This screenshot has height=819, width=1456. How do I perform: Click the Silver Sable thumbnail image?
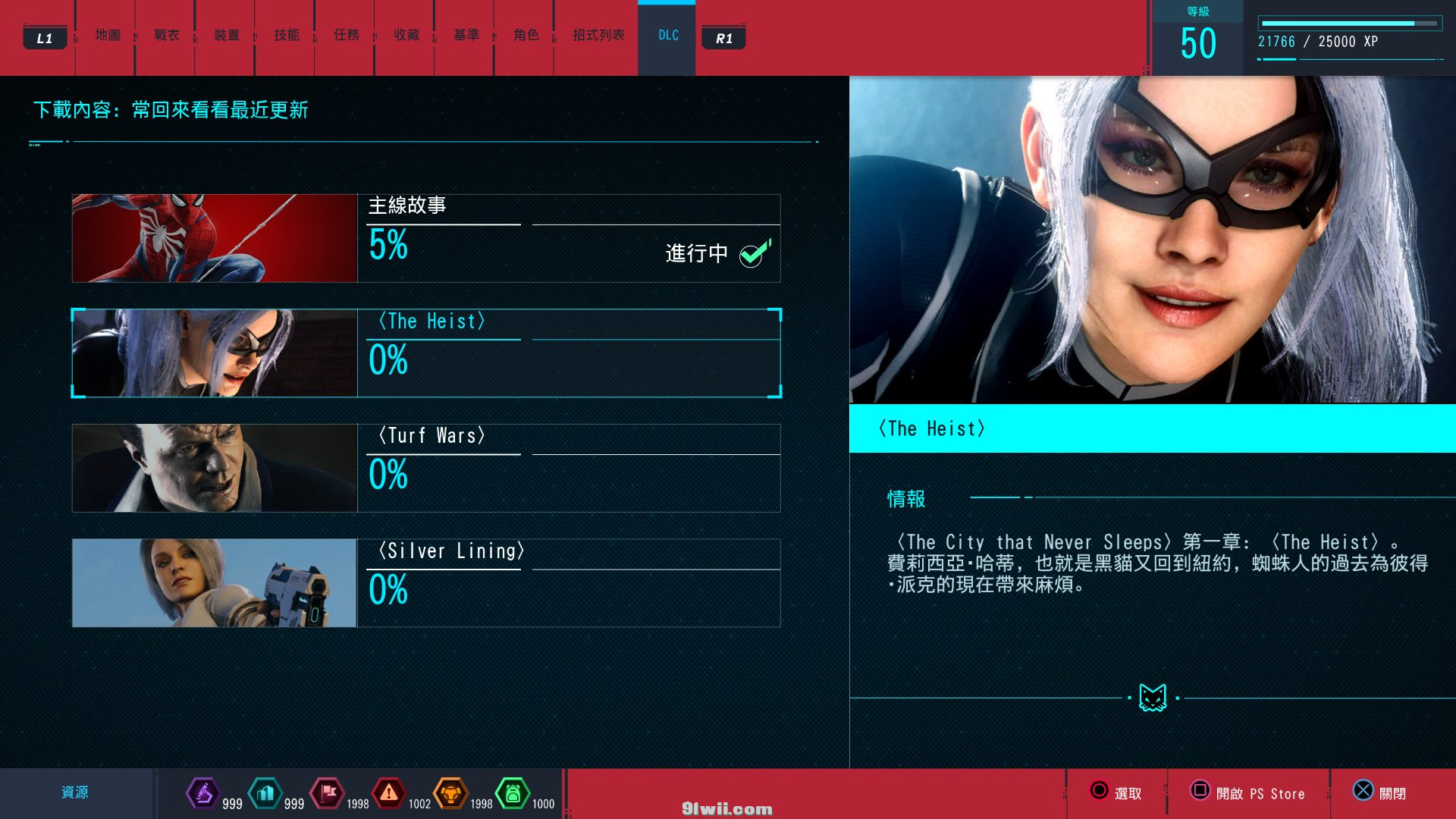215,583
